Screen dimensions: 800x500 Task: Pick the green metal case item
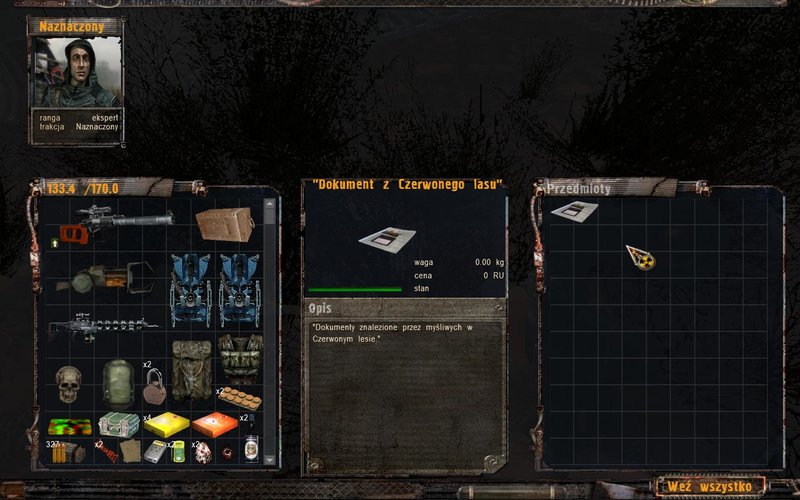[x=118, y=425]
